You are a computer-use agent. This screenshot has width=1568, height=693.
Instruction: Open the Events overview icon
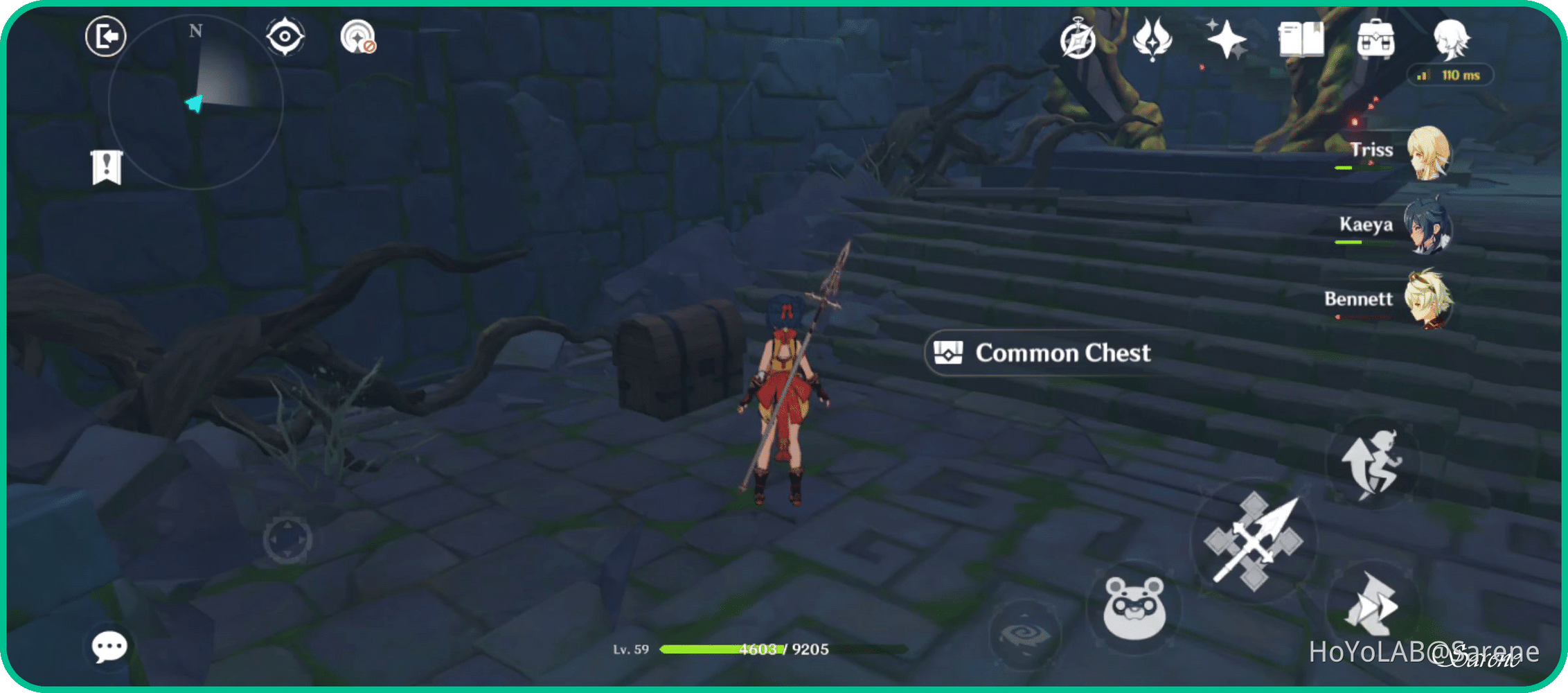click(x=1078, y=40)
